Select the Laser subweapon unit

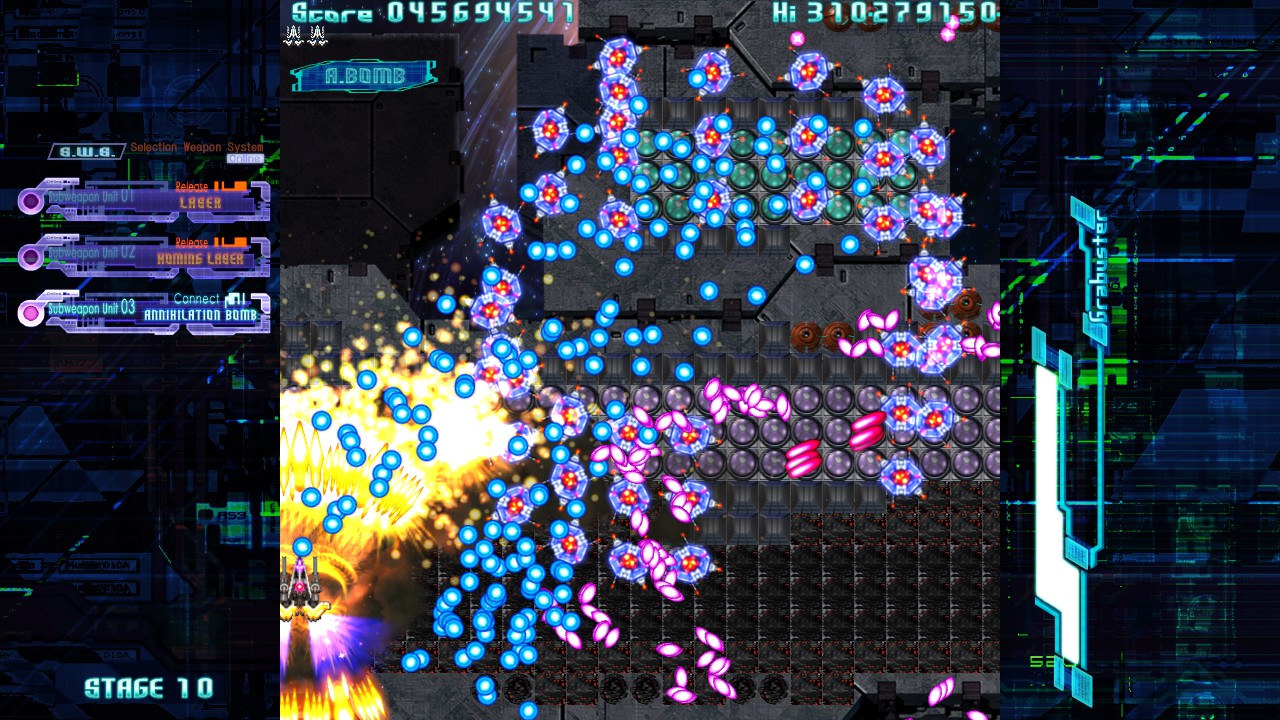click(145, 200)
